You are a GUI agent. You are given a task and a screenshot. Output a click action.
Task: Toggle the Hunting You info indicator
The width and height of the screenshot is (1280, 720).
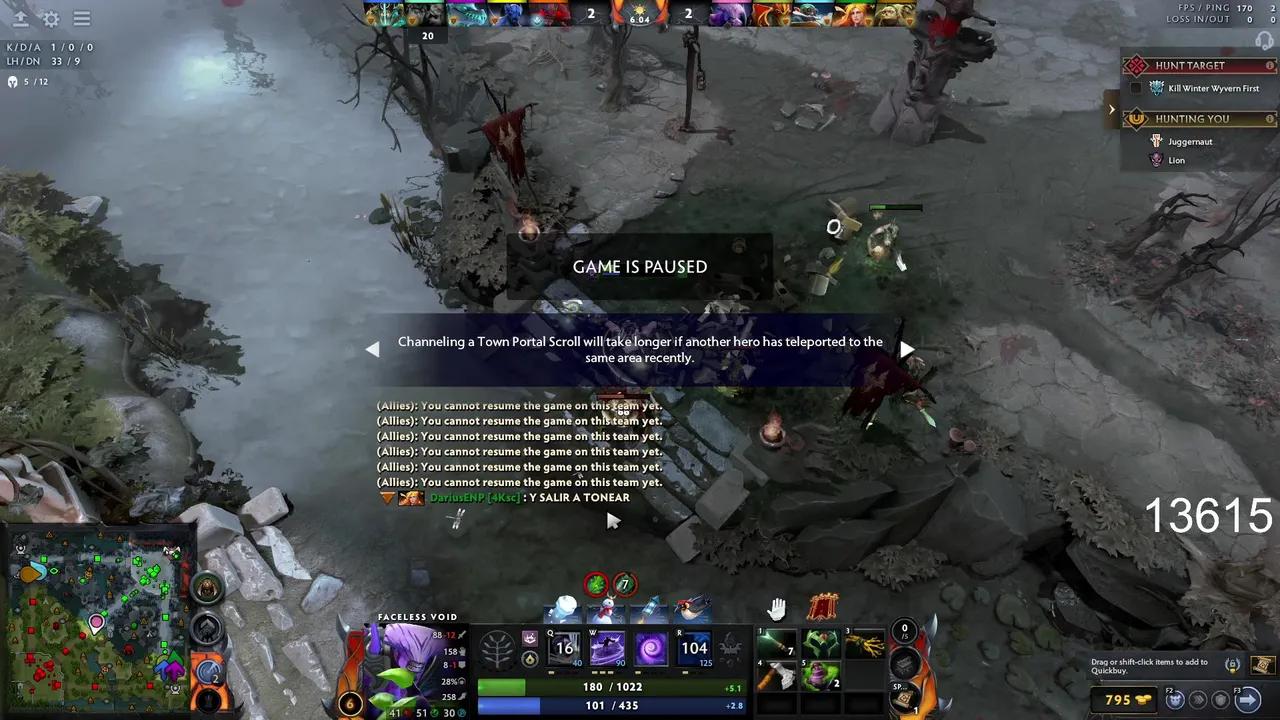(1270, 118)
